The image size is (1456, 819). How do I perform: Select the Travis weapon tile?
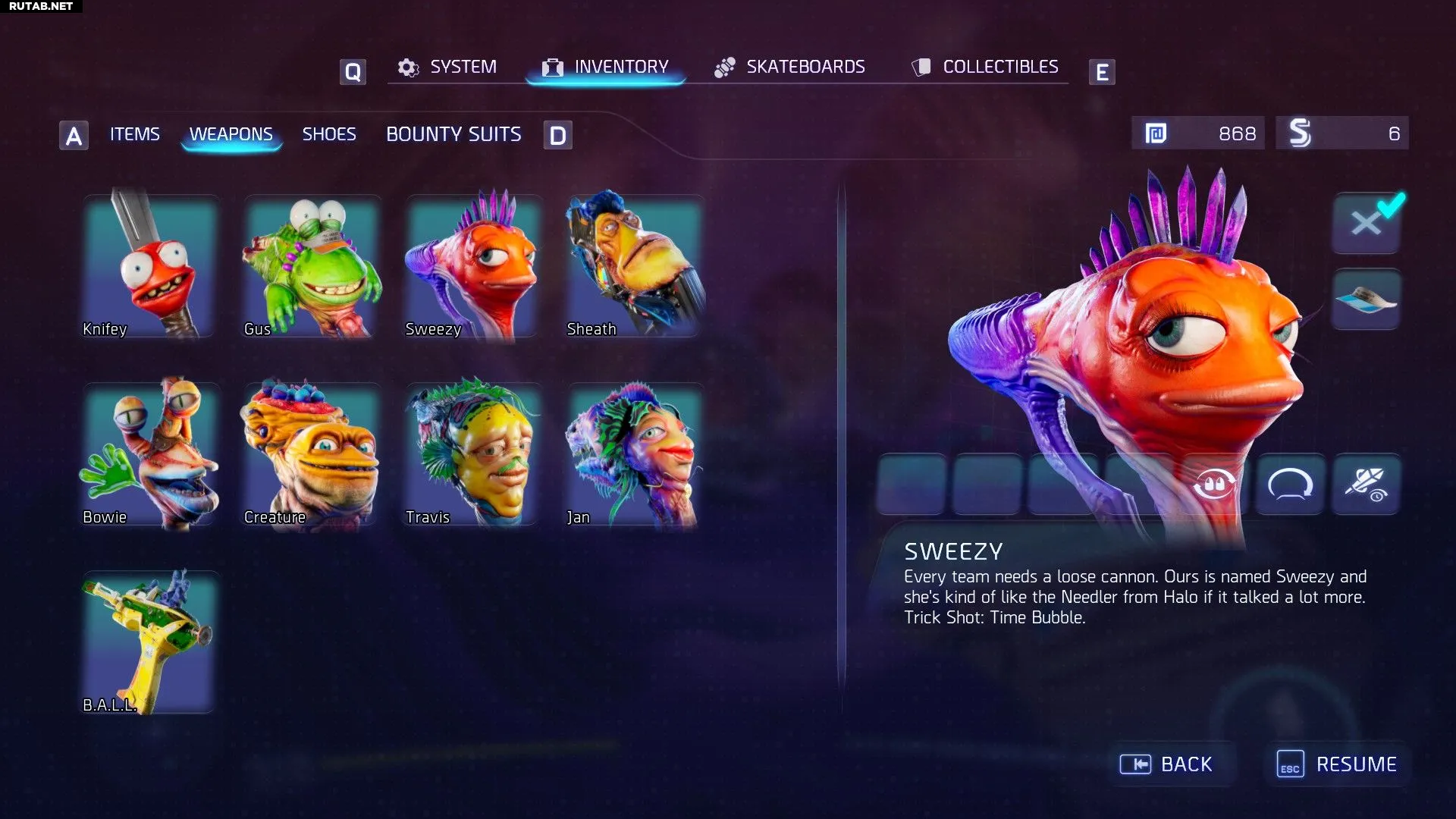(x=473, y=453)
